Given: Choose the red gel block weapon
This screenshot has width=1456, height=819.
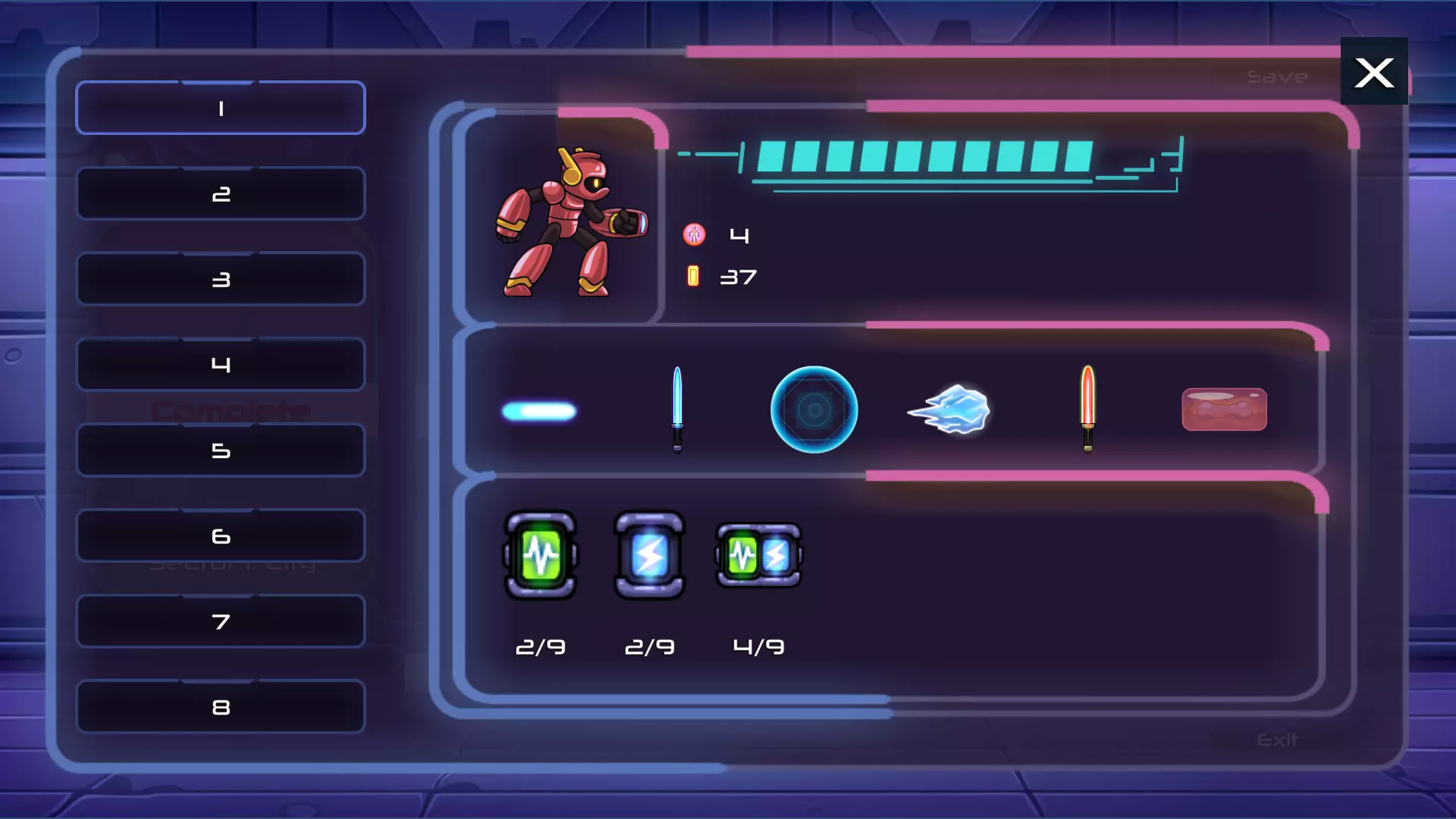Looking at the screenshot, I should pyautogui.click(x=1224, y=409).
